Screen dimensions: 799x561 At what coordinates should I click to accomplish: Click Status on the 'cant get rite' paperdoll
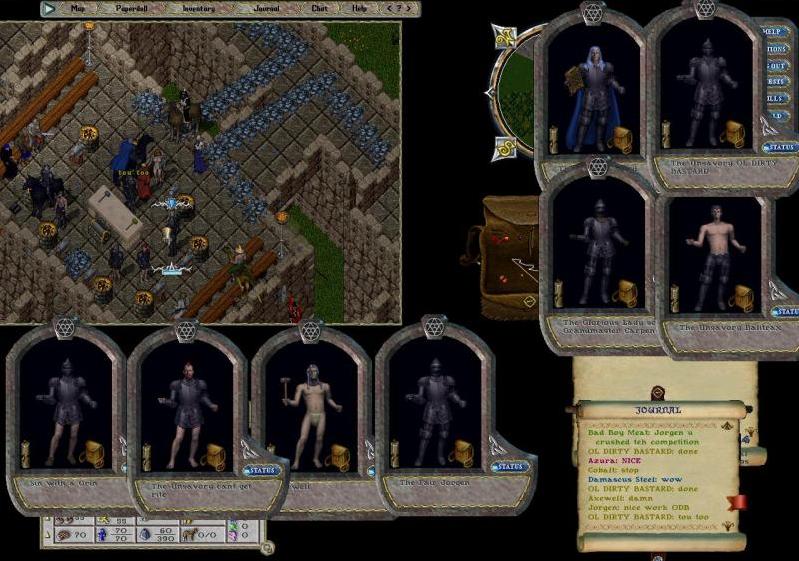click(x=260, y=470)
